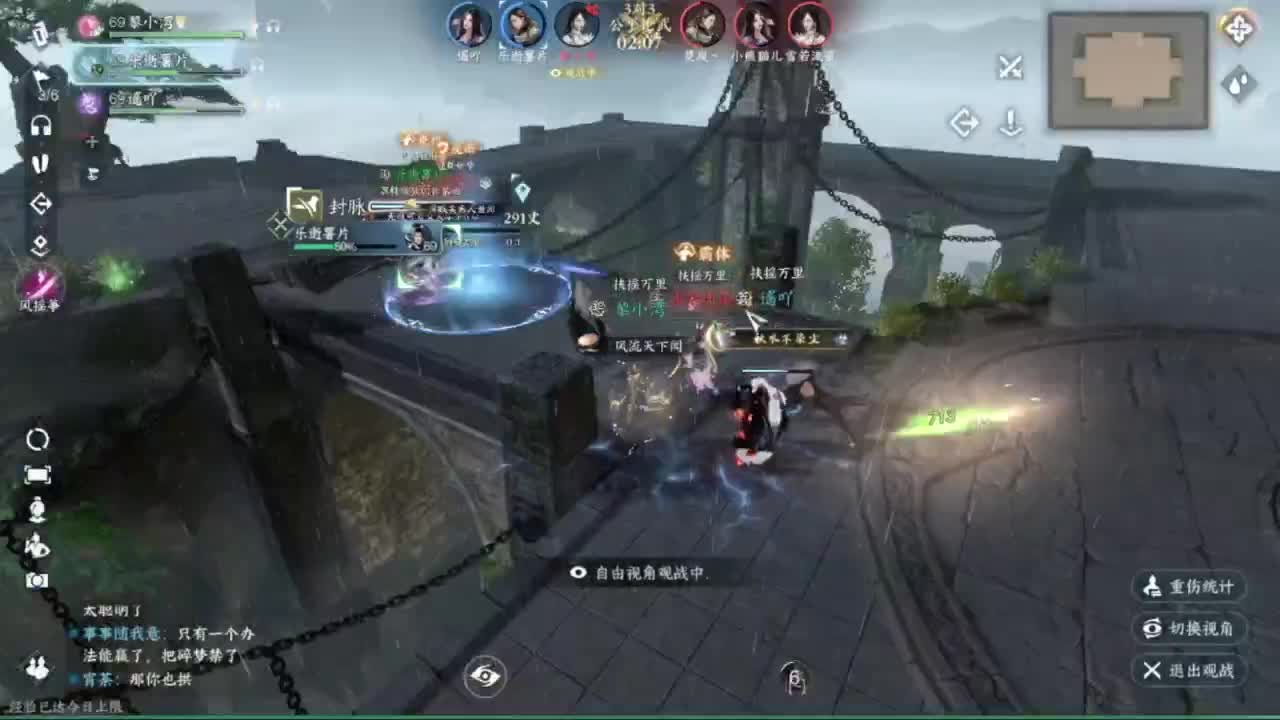Select the 风摇筝 skill icon
The height and width of the screenshot is (720, 1280).
click(42, 283)
